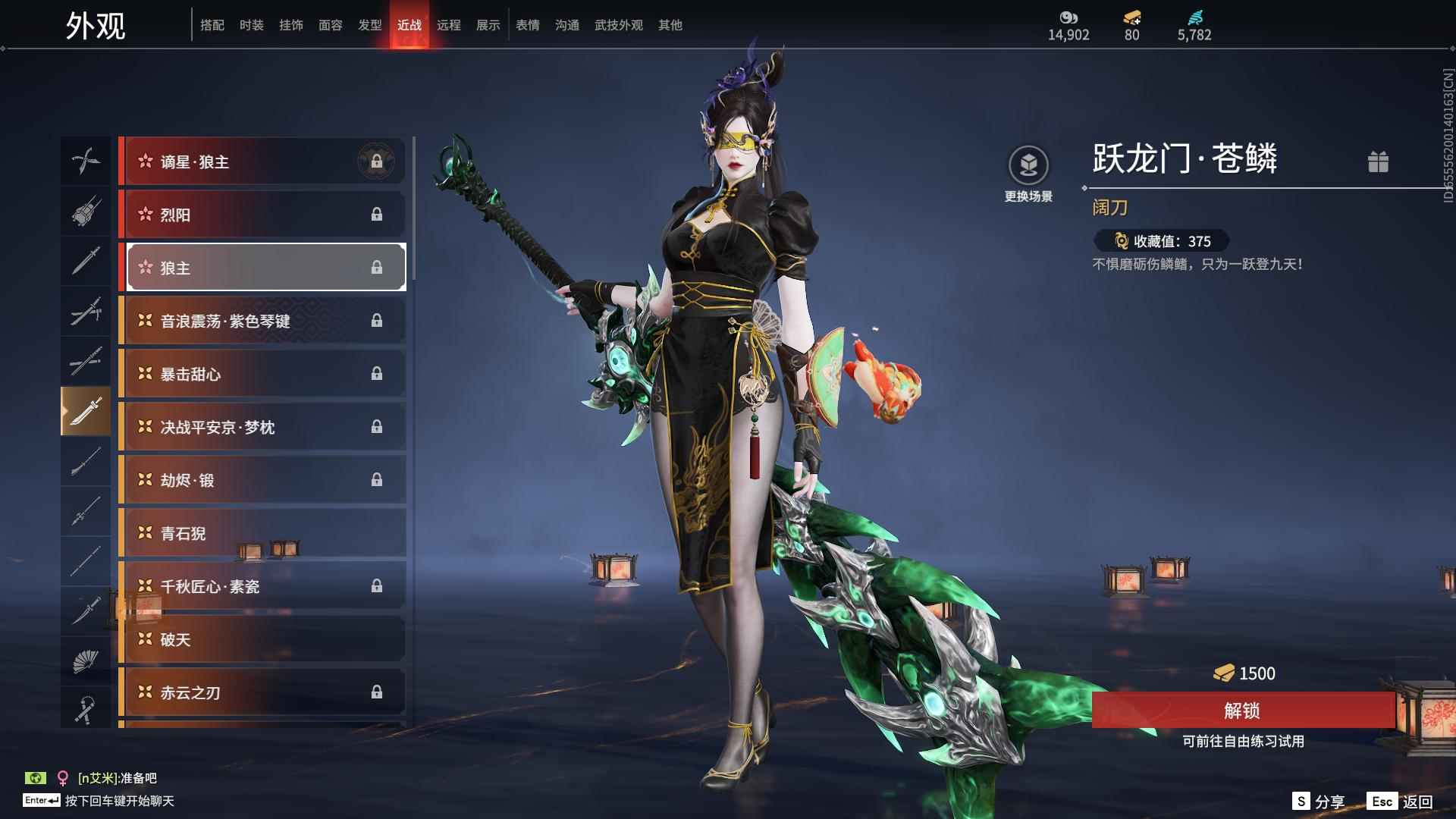The width and height of the screenshot is (1456, 819).
Task: Open the 挂饰 tab
Action: (290, 25)
